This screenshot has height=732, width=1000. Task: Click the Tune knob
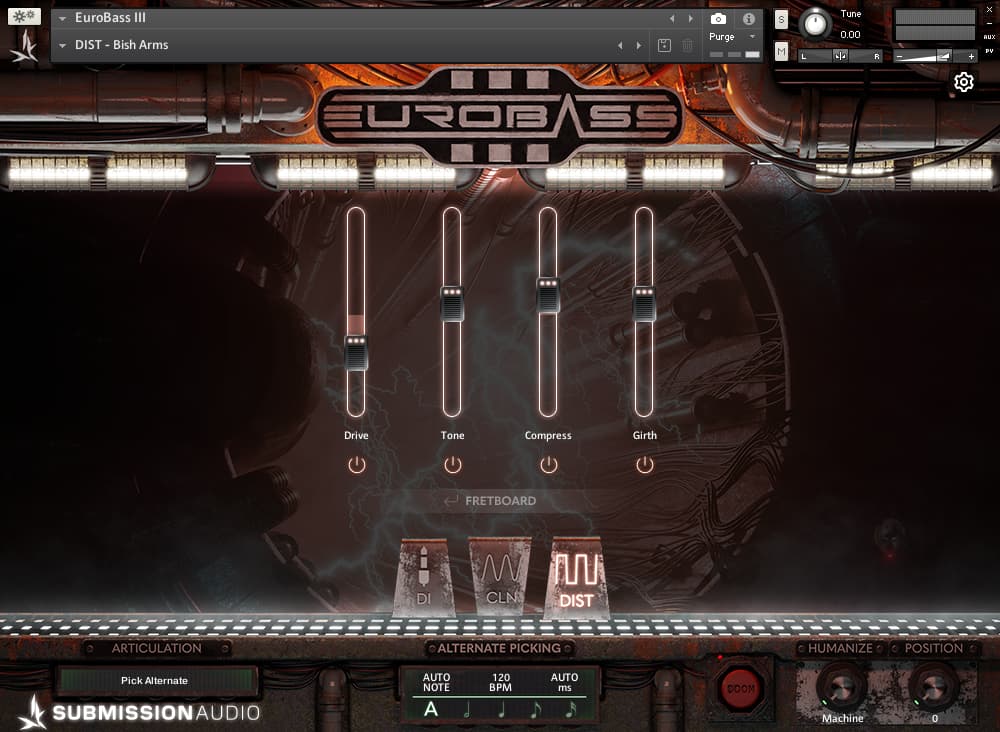[x=816, y=24]
